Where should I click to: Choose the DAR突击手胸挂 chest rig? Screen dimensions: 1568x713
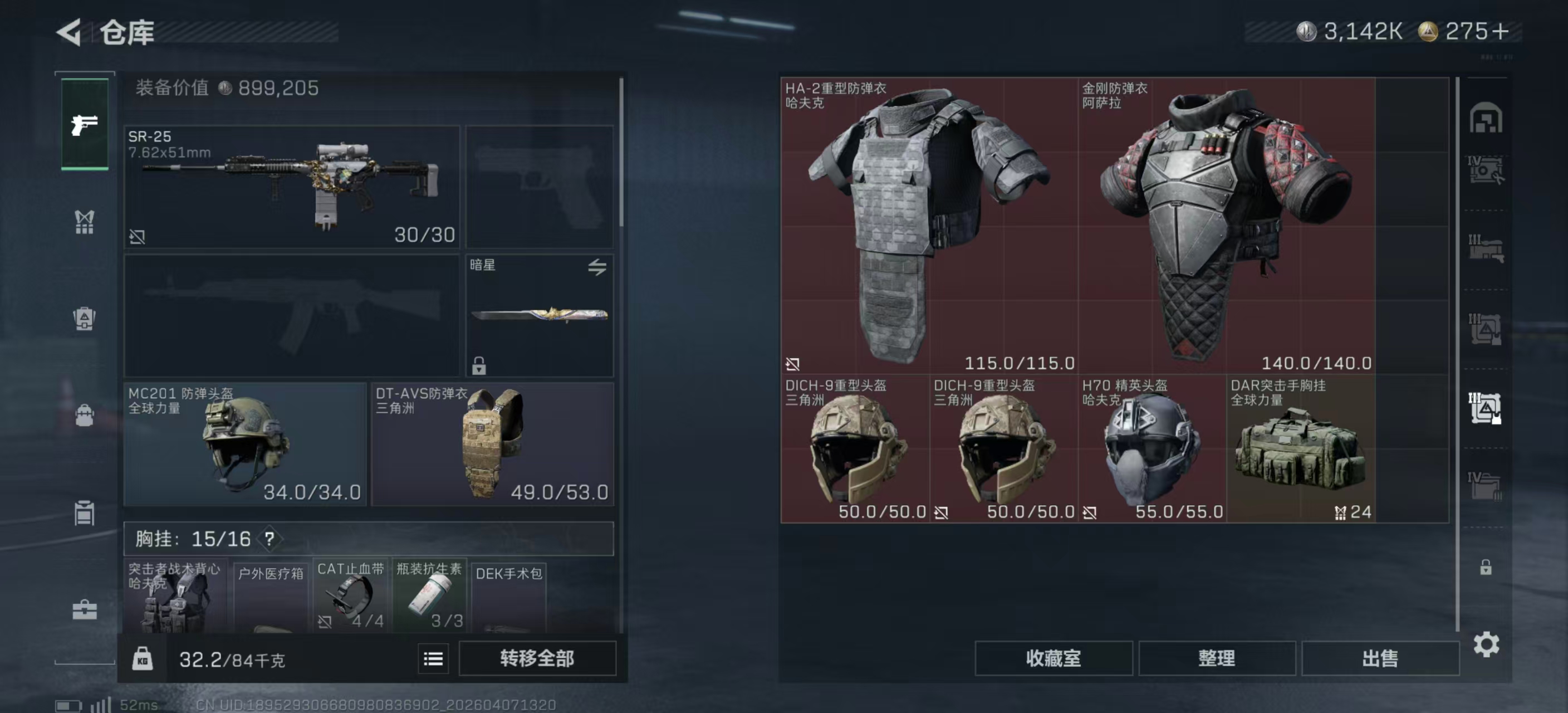tap(1300, 449)
